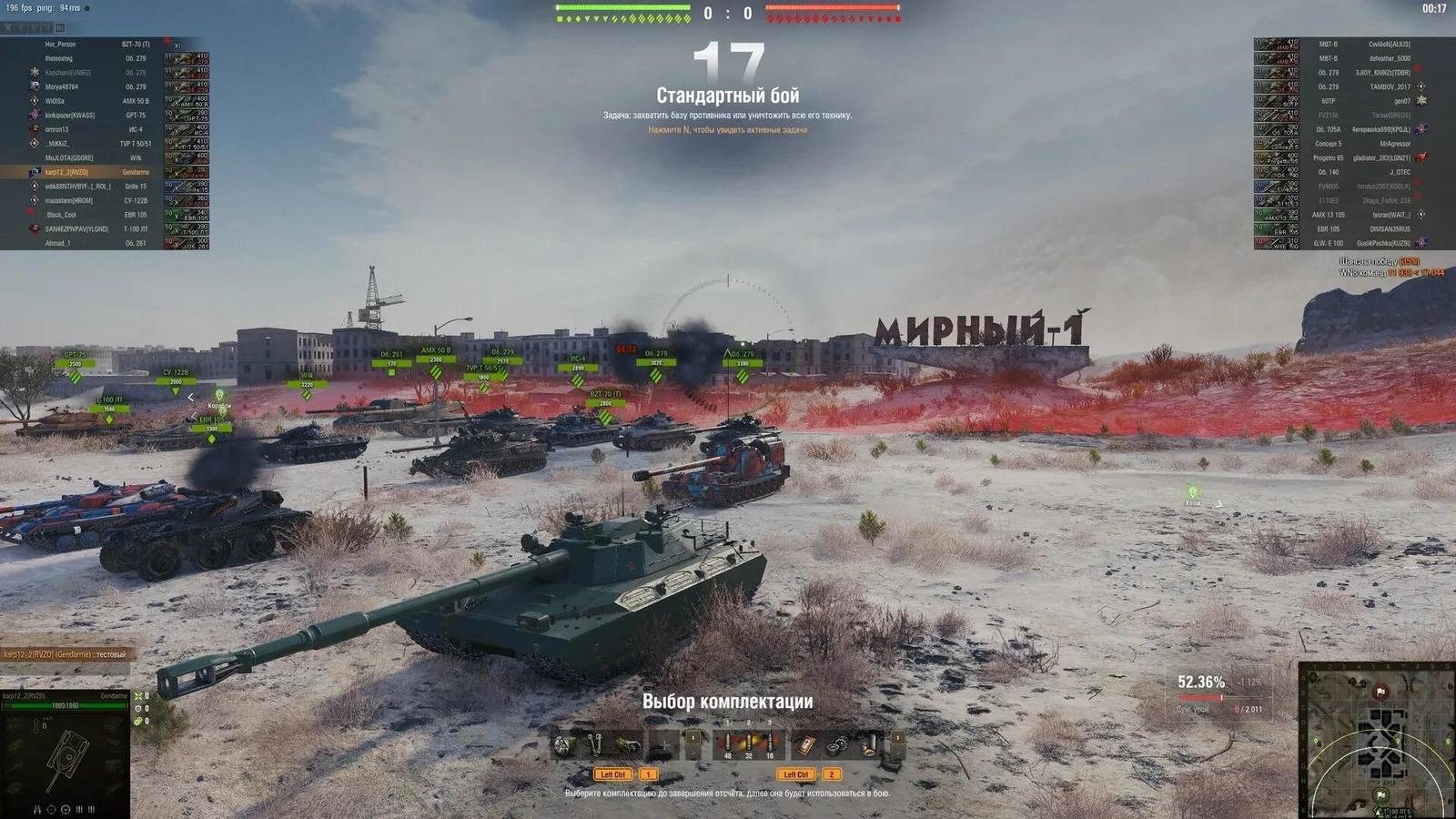Click your own T-100 ЛТ marker on minimap
Screen dimensions: 1456x819
1378,811
